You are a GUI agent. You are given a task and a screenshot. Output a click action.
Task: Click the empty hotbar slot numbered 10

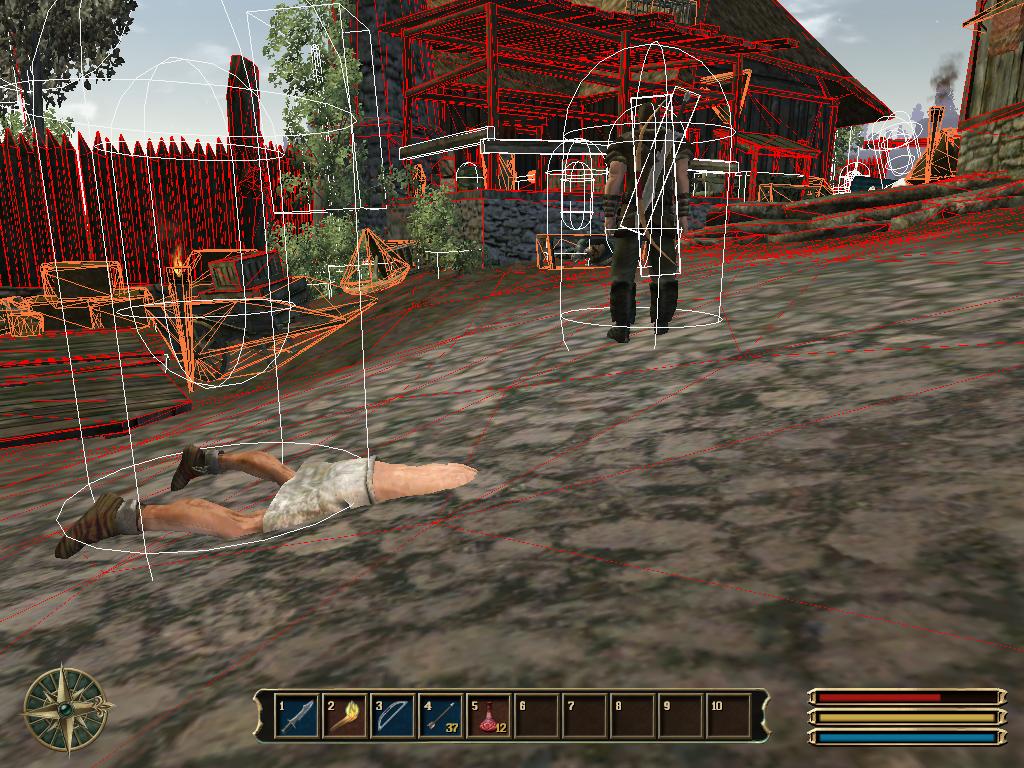(x=729, y=716)
